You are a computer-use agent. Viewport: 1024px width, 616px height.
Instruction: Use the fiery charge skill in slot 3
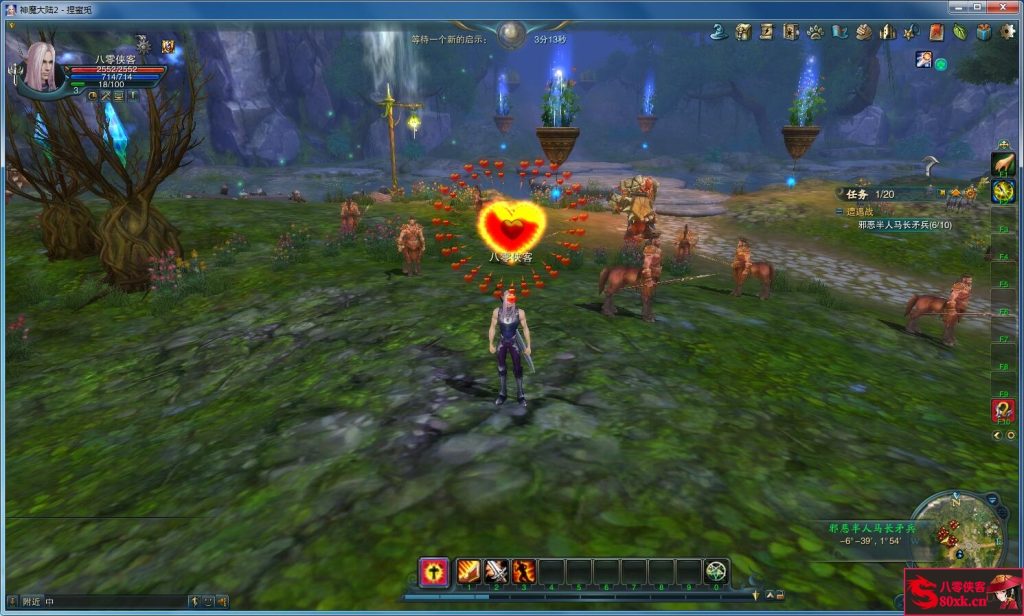coord(524,571)
